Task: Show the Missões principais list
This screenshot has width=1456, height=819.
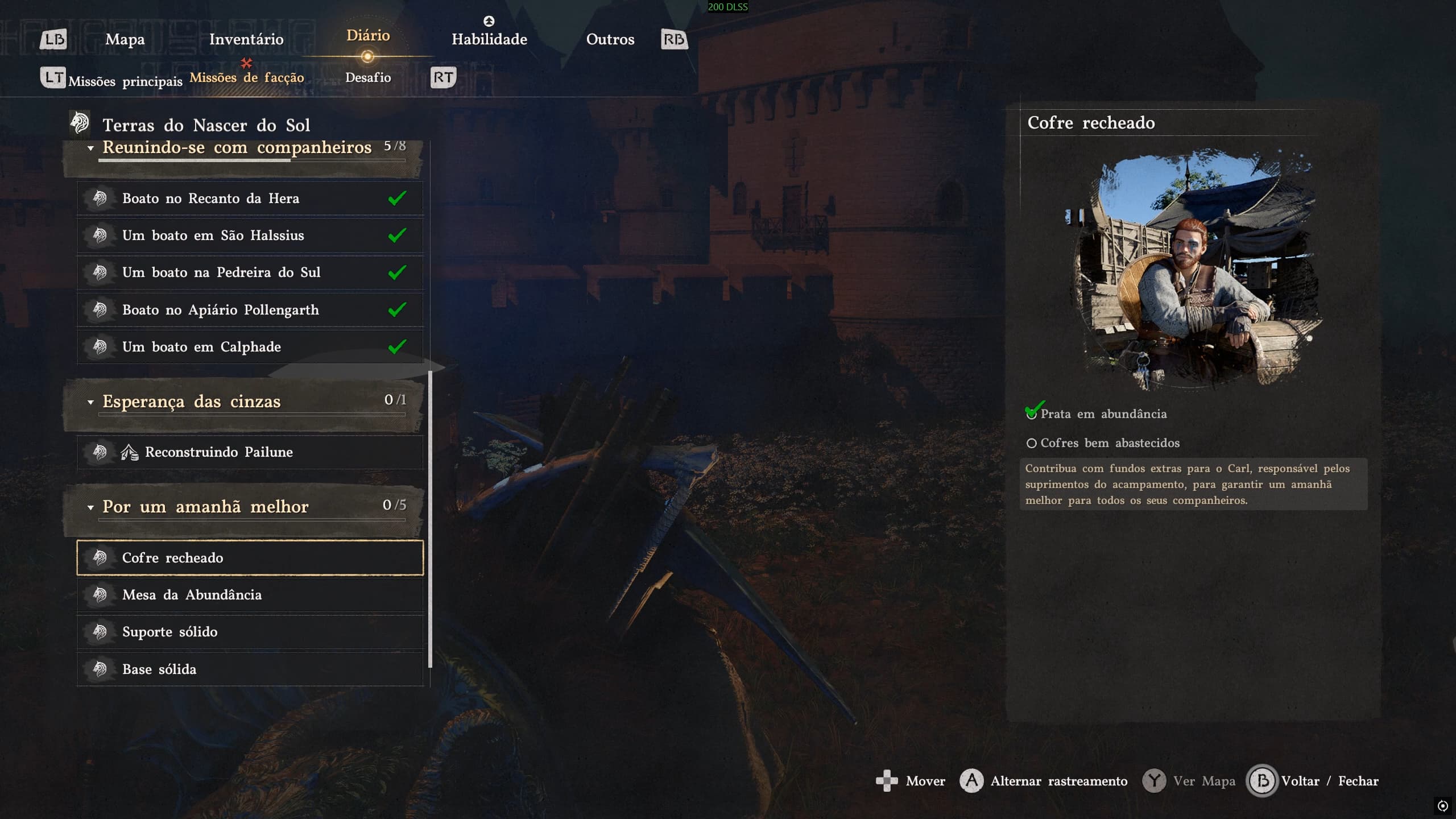Action: pyautogui.click(x=125, y=81)
